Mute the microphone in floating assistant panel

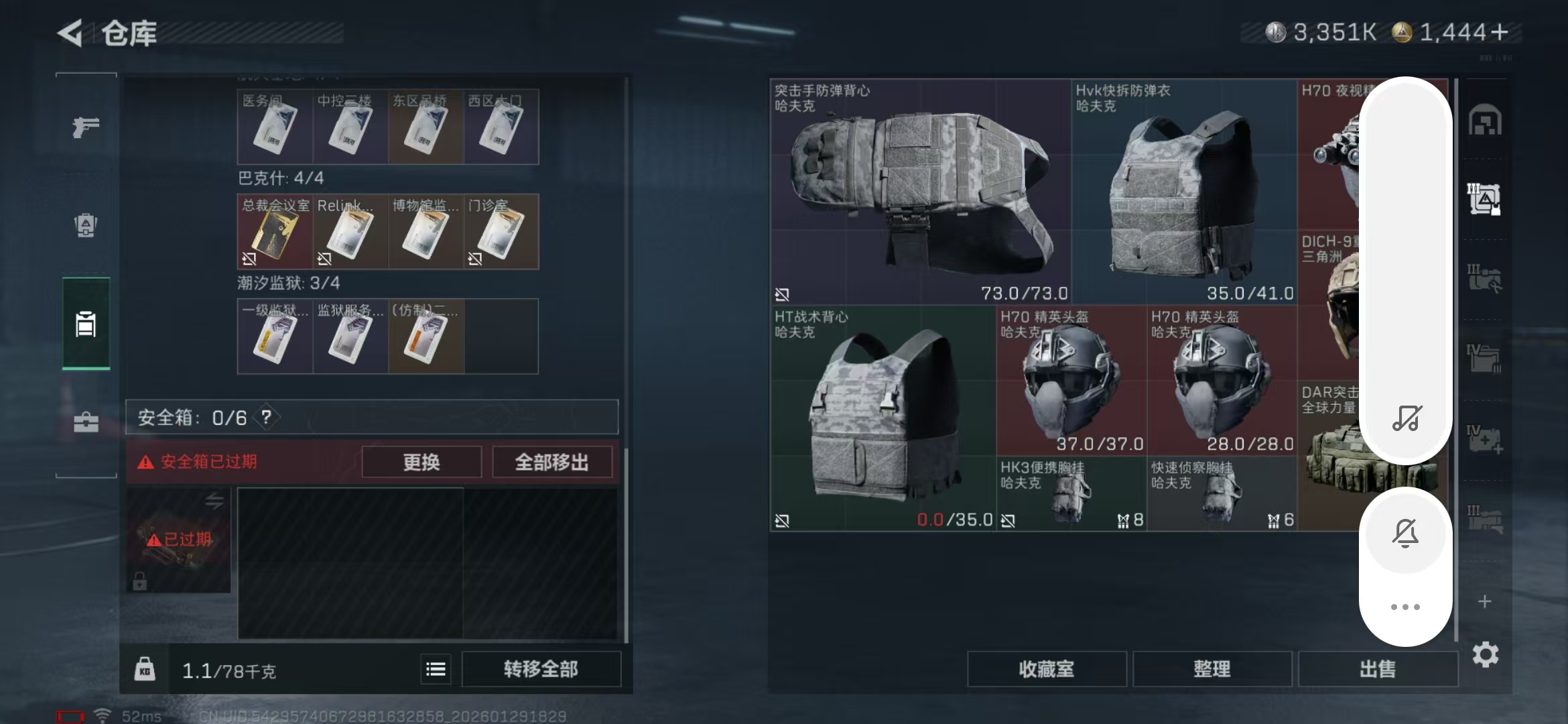tap(1405, 419)
